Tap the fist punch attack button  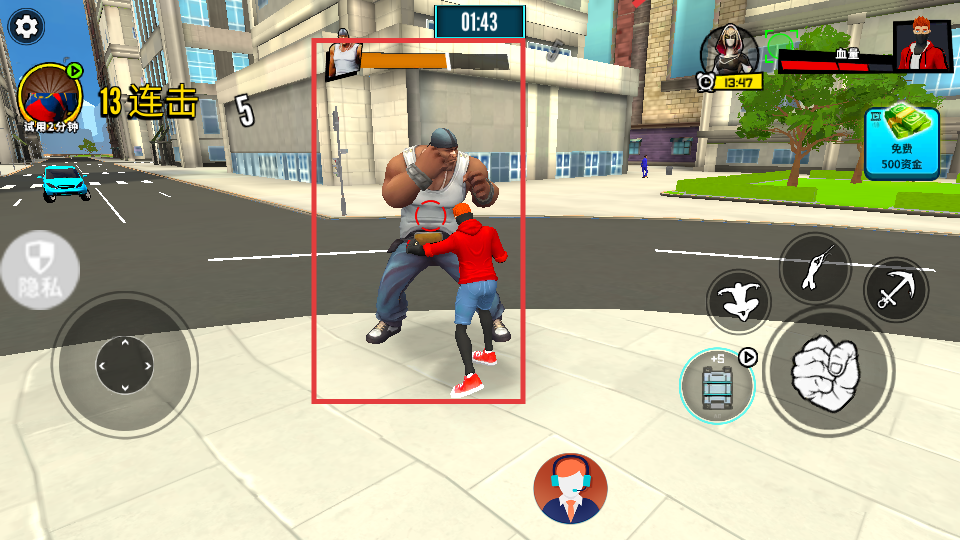point(826,369)
